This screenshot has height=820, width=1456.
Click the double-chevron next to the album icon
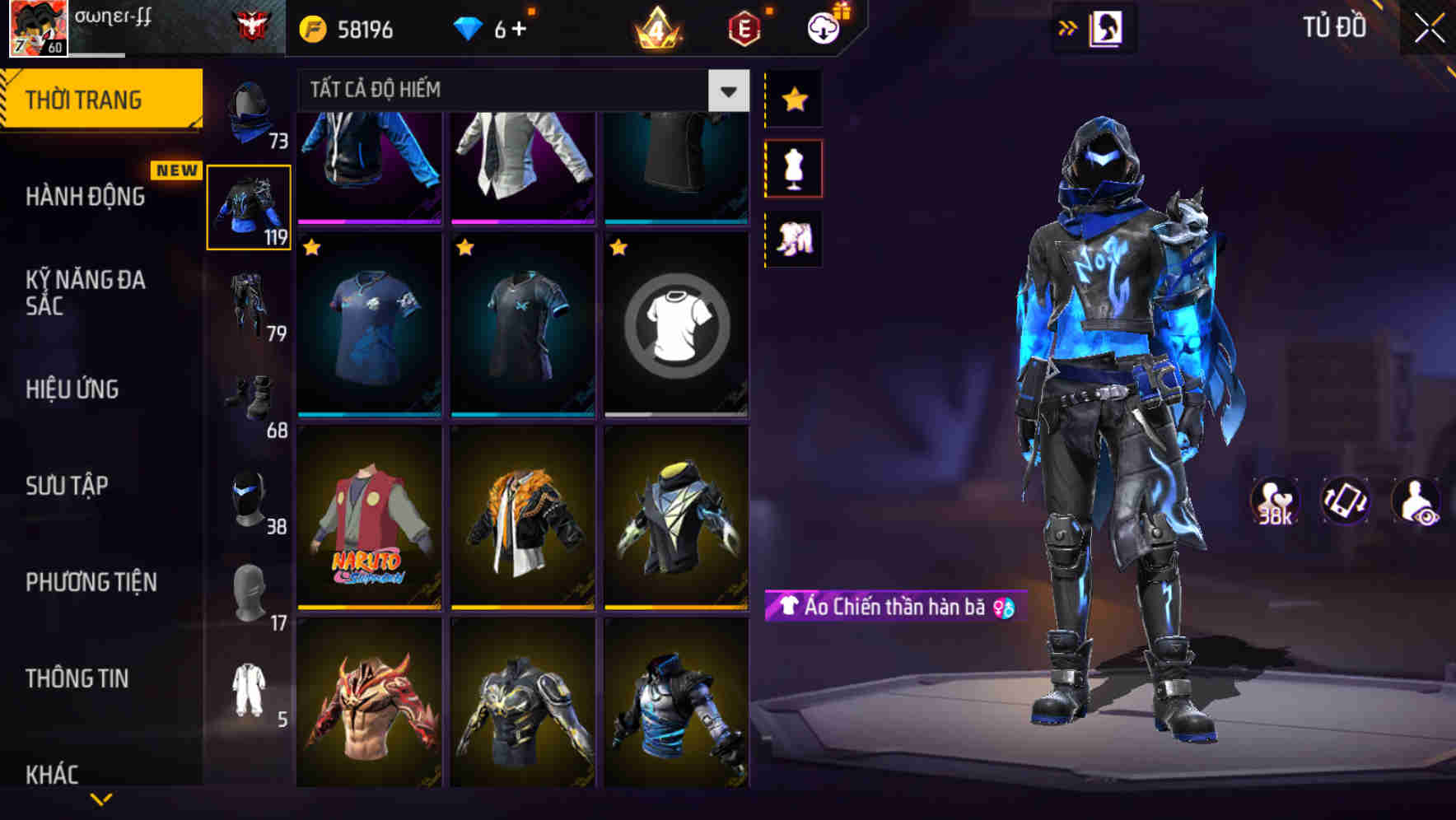click(1069, 26)
